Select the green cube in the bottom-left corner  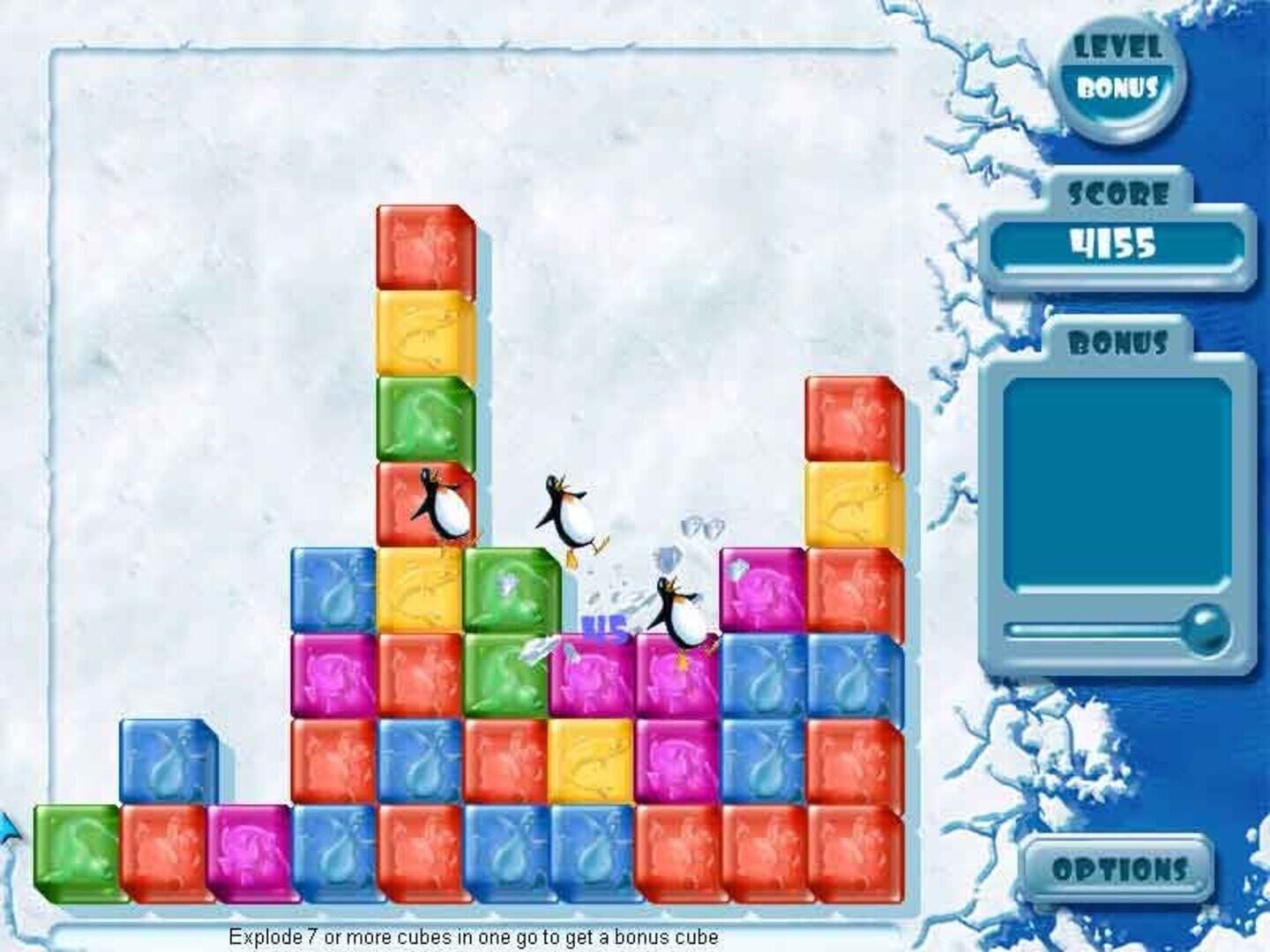point(75,855)
